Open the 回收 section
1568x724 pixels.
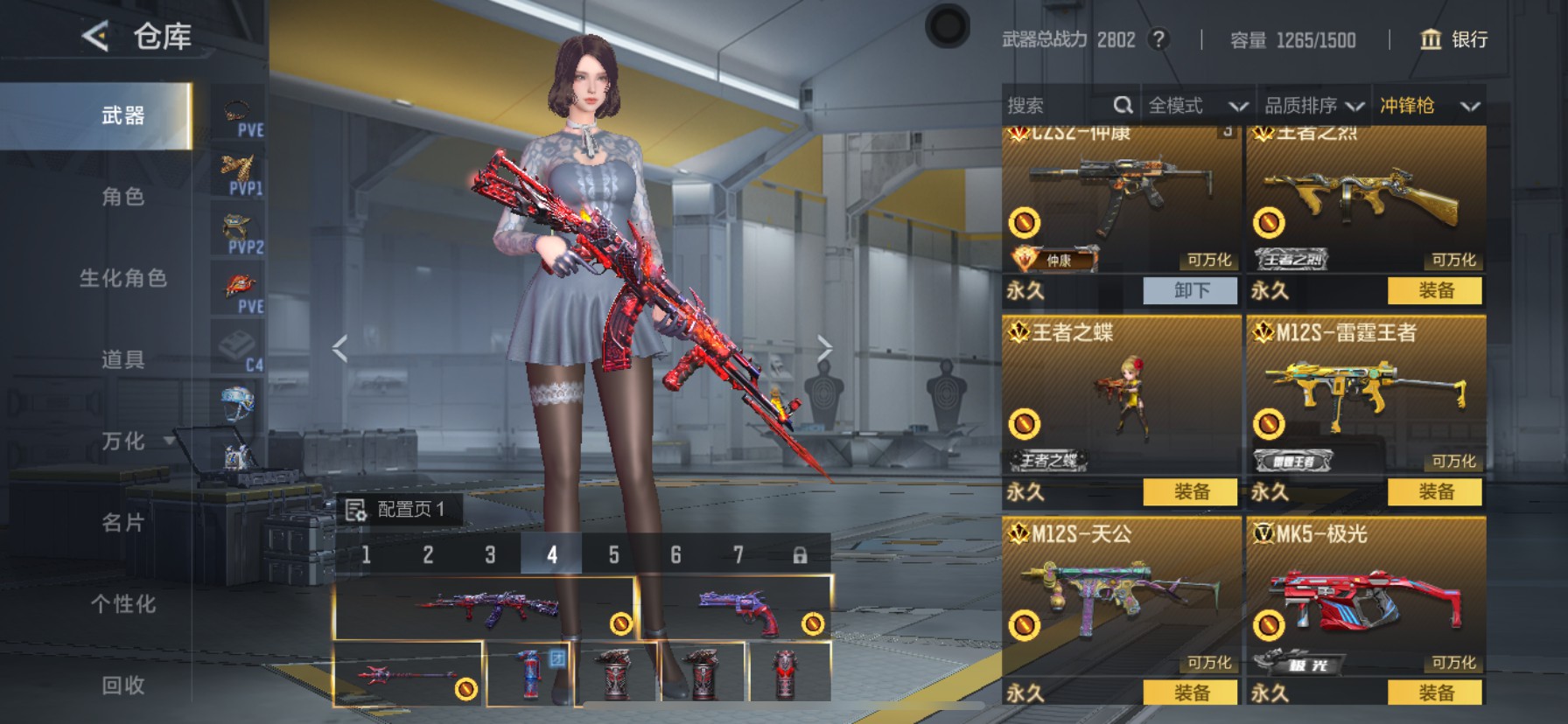click(x=122, y=686)
